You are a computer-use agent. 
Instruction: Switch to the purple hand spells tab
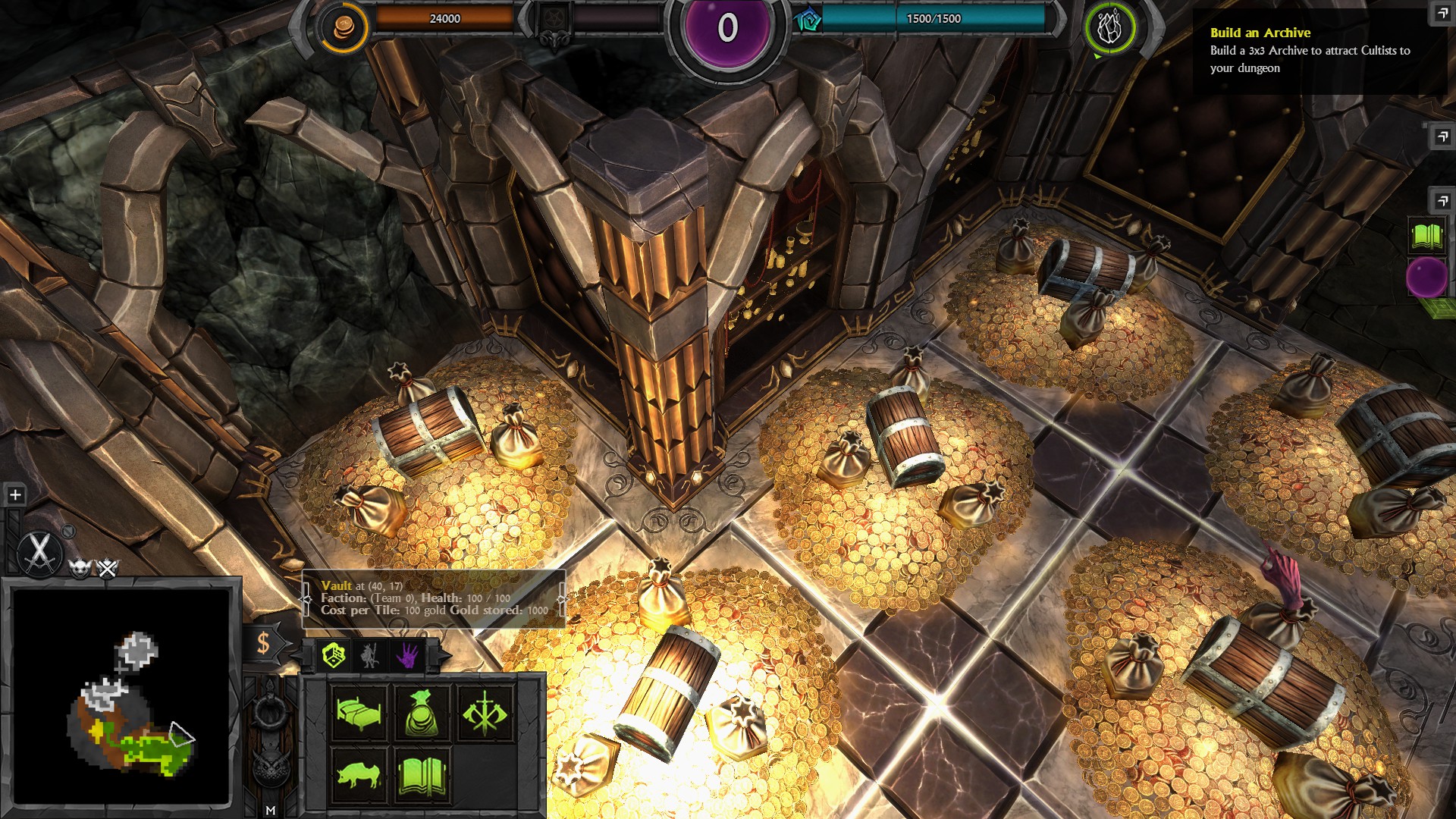tap(407, 655)
